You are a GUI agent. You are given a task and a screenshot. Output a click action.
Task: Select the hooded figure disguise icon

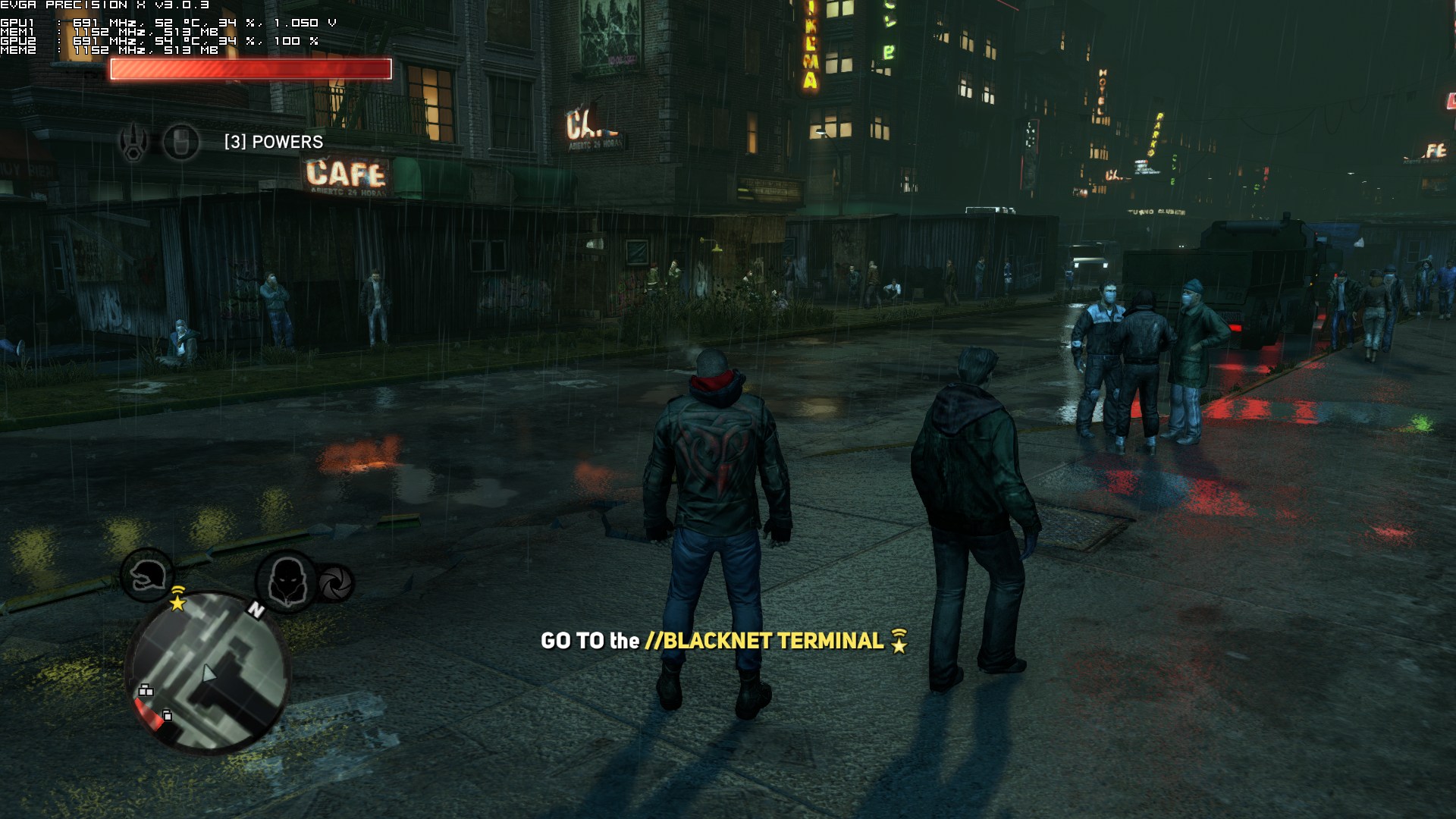coord(286,582)
